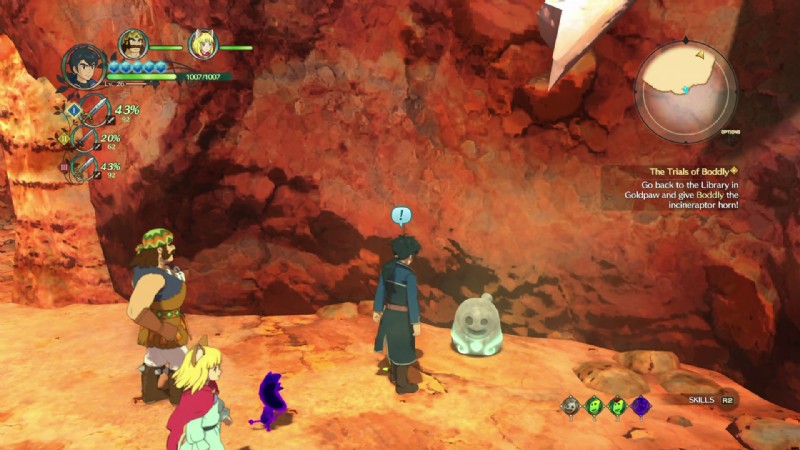Switch to the bearded party member portrait

[x=133, y=44]
